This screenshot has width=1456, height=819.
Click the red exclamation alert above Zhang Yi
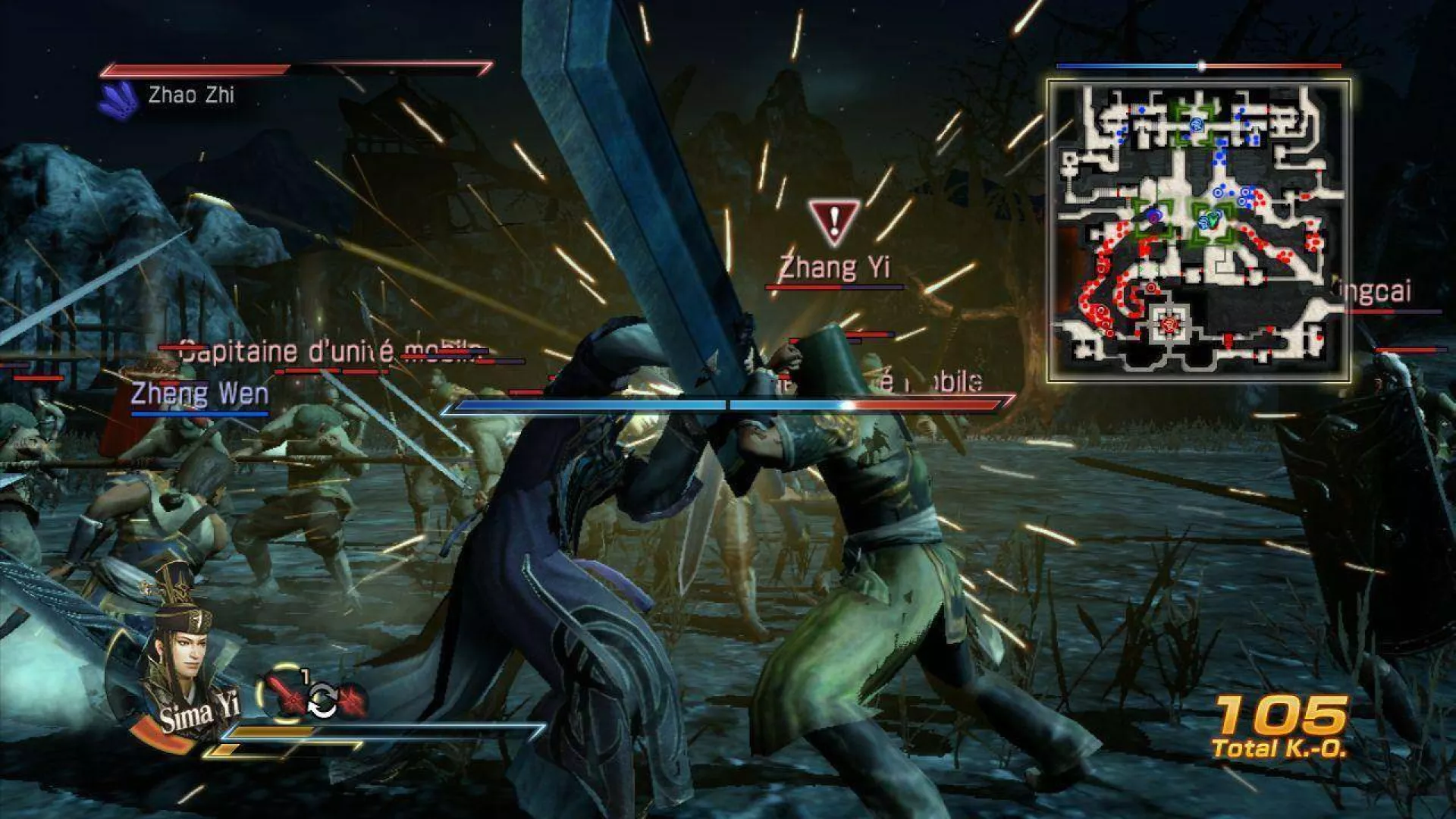(x=834, y=221)
